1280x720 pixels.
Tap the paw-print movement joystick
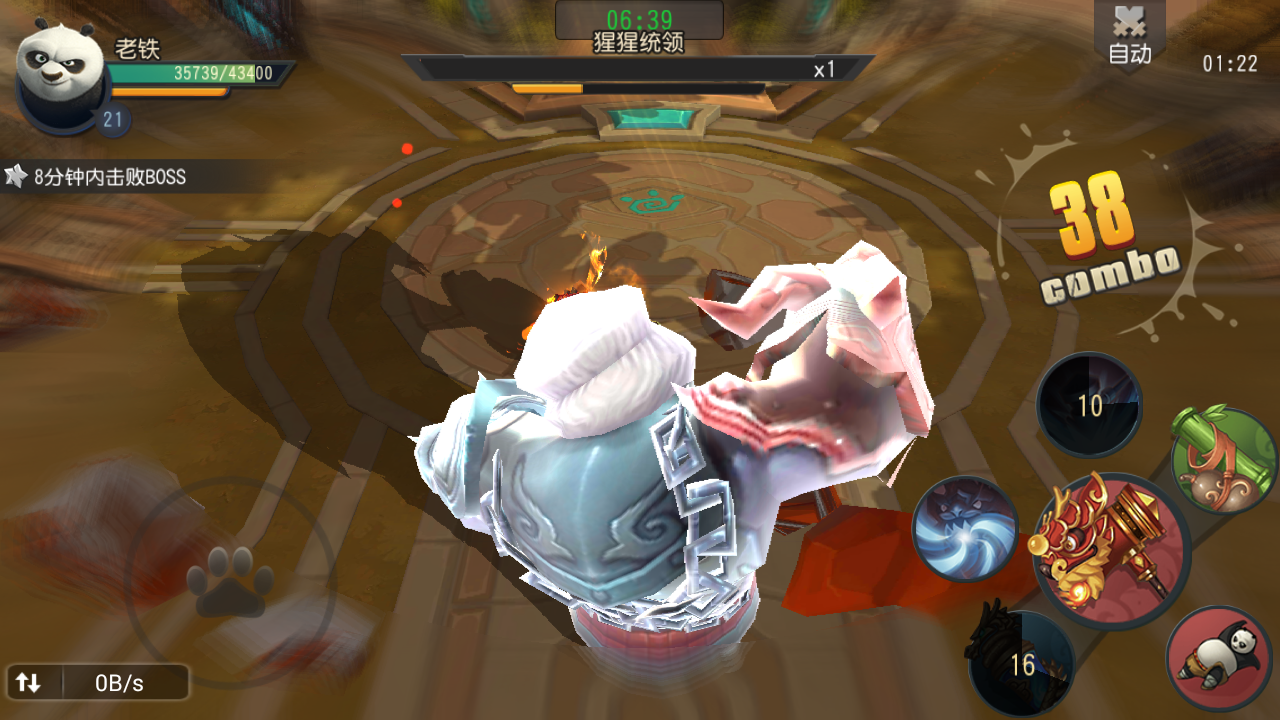coord(230,580)
